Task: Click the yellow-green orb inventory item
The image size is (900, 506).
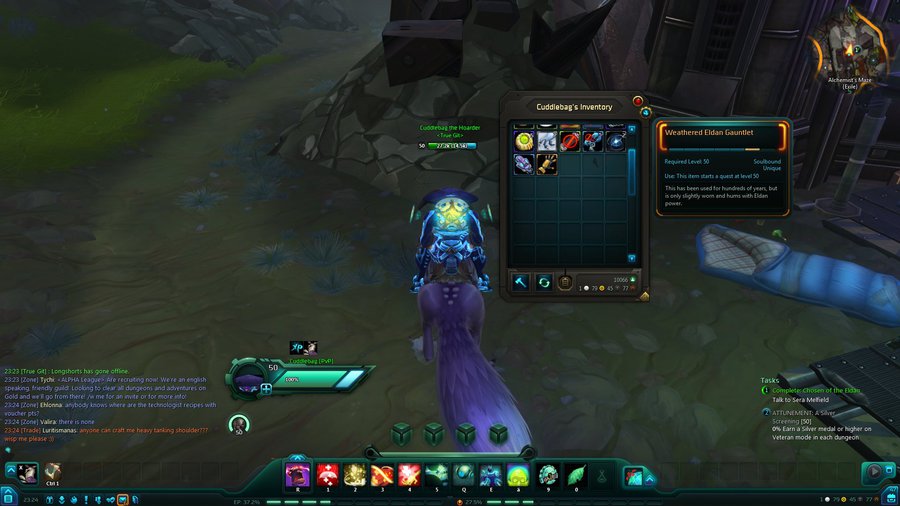Action: pyautogui.click(x=523, y=141)
